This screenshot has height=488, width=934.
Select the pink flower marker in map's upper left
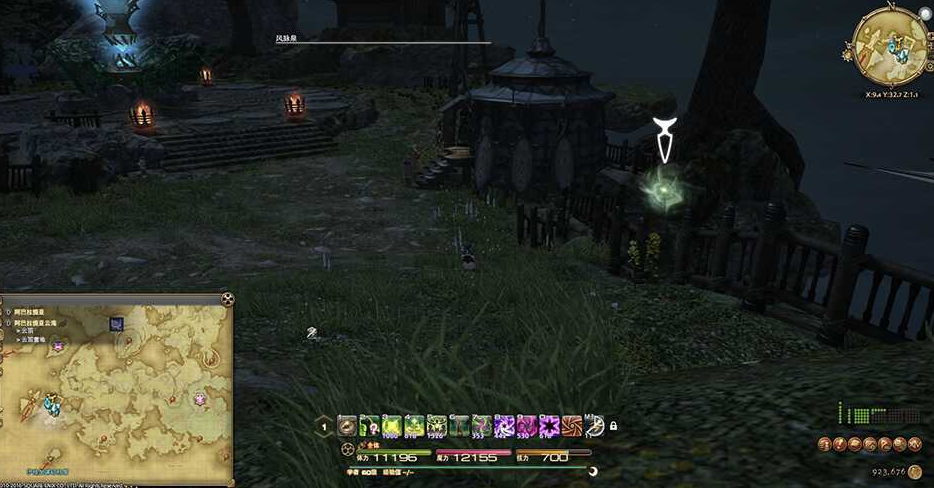58,346
